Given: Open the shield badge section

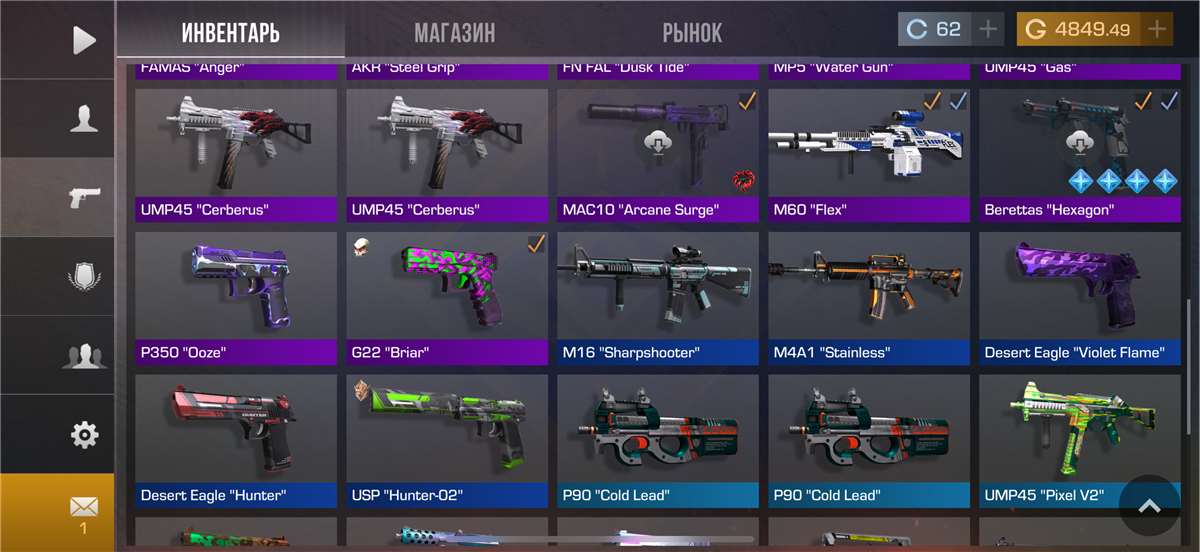Looking at the screenshot, I should point(84,276).
